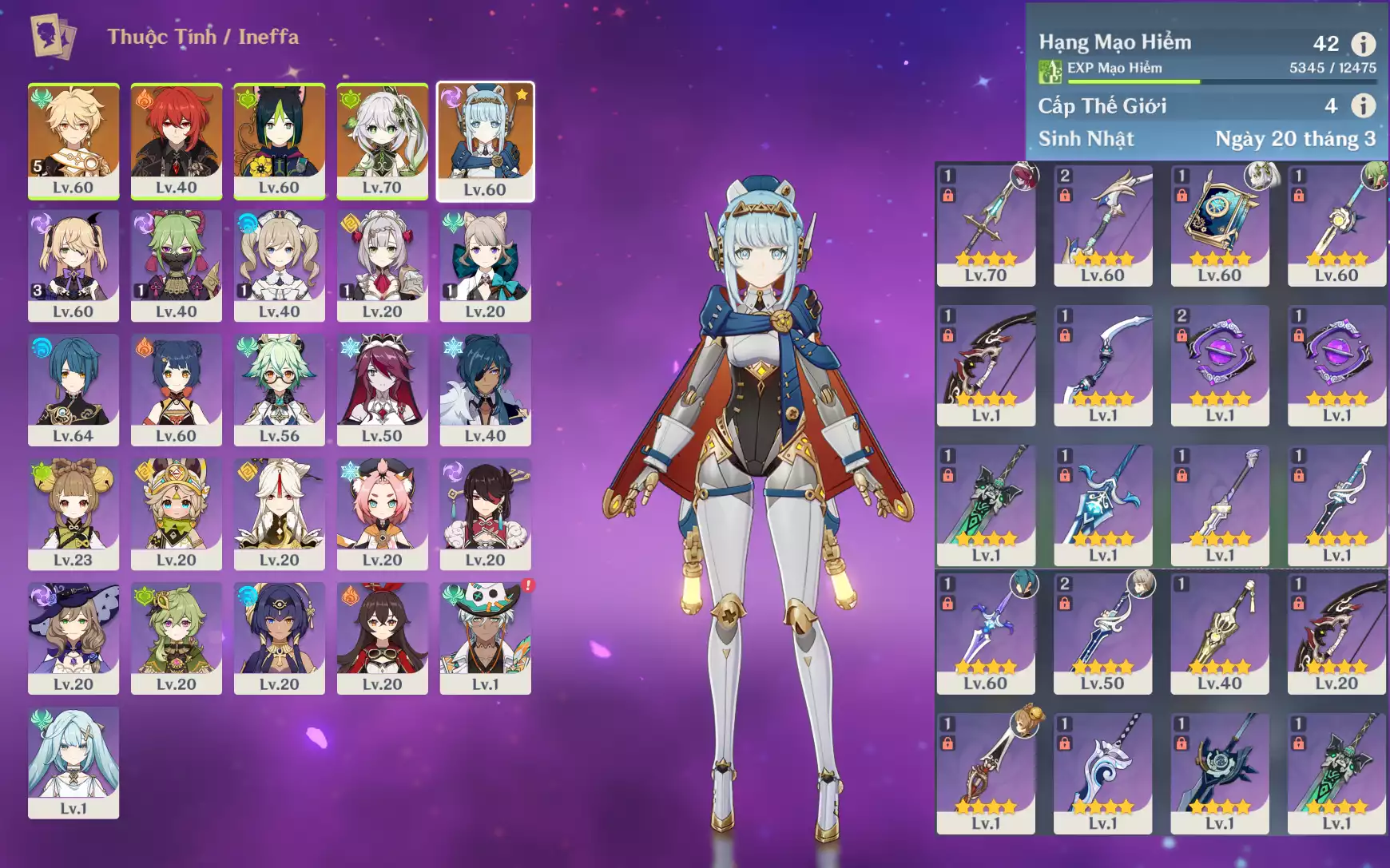This screenshot has width=1390, height=868.
Task: Choose the Lv.40 golden claymore slot
Action: [1219, 632]
